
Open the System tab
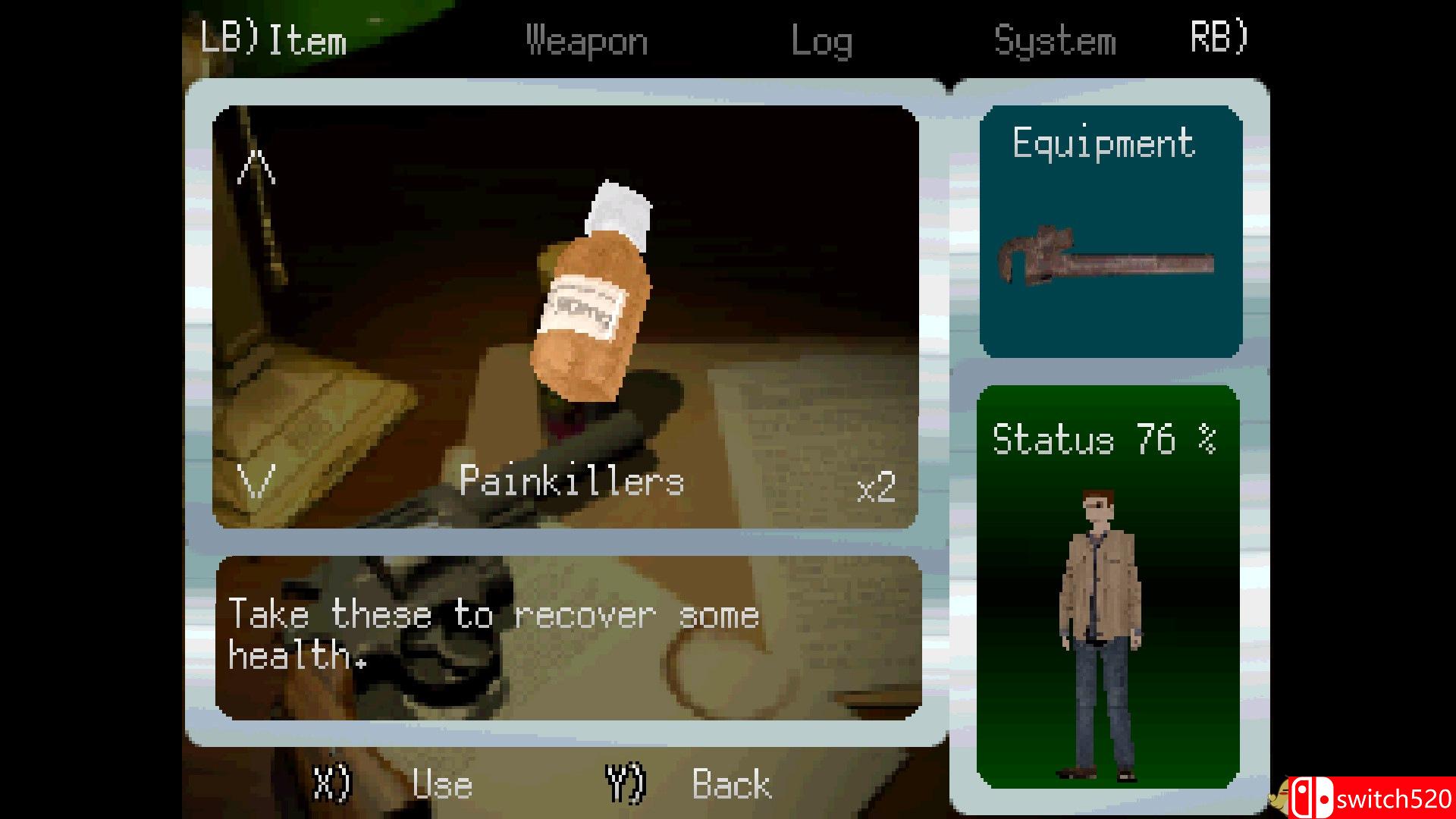tap(1055, 40)
